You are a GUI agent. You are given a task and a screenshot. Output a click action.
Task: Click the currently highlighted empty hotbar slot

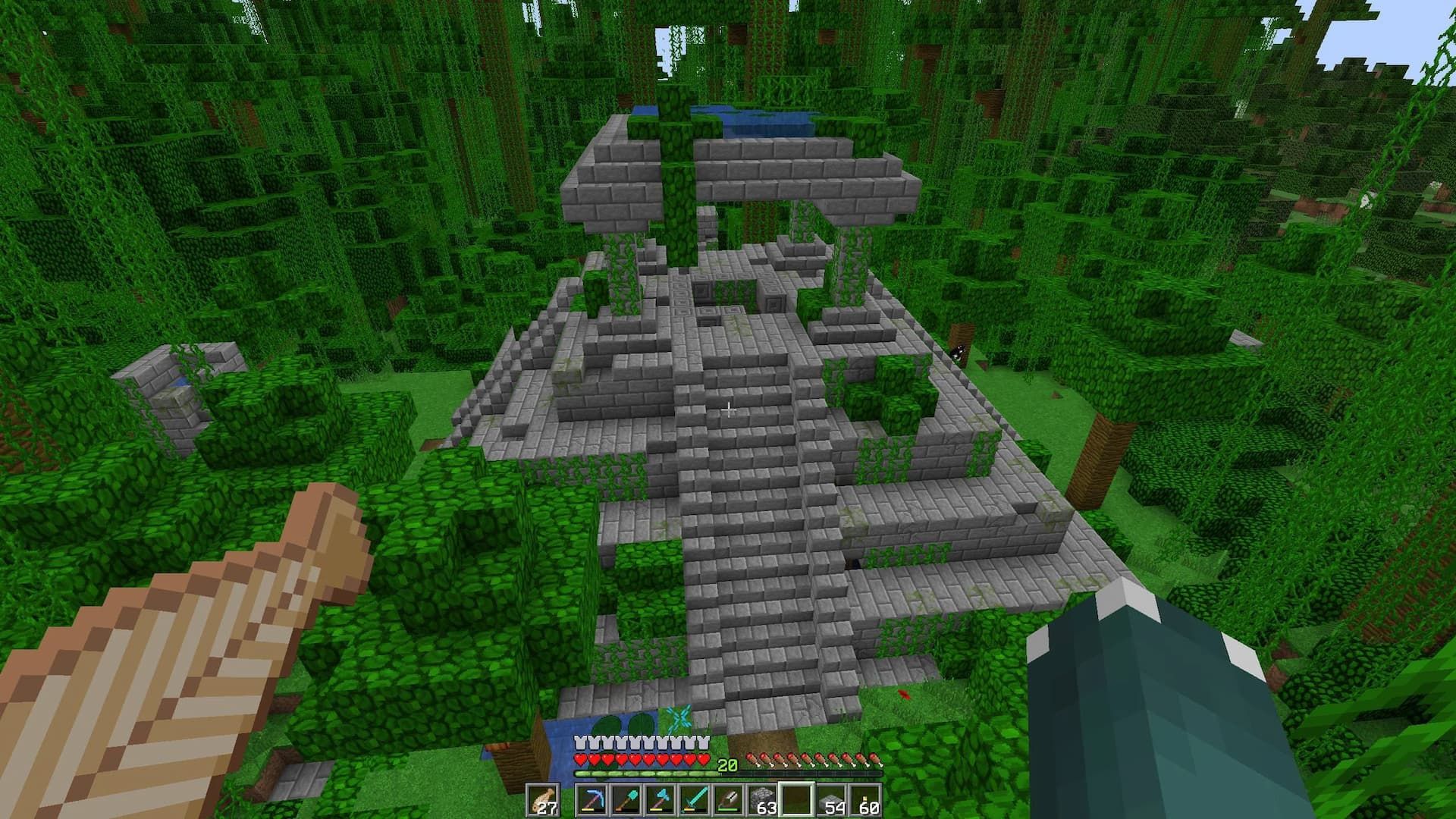click(x=796, y=798)
